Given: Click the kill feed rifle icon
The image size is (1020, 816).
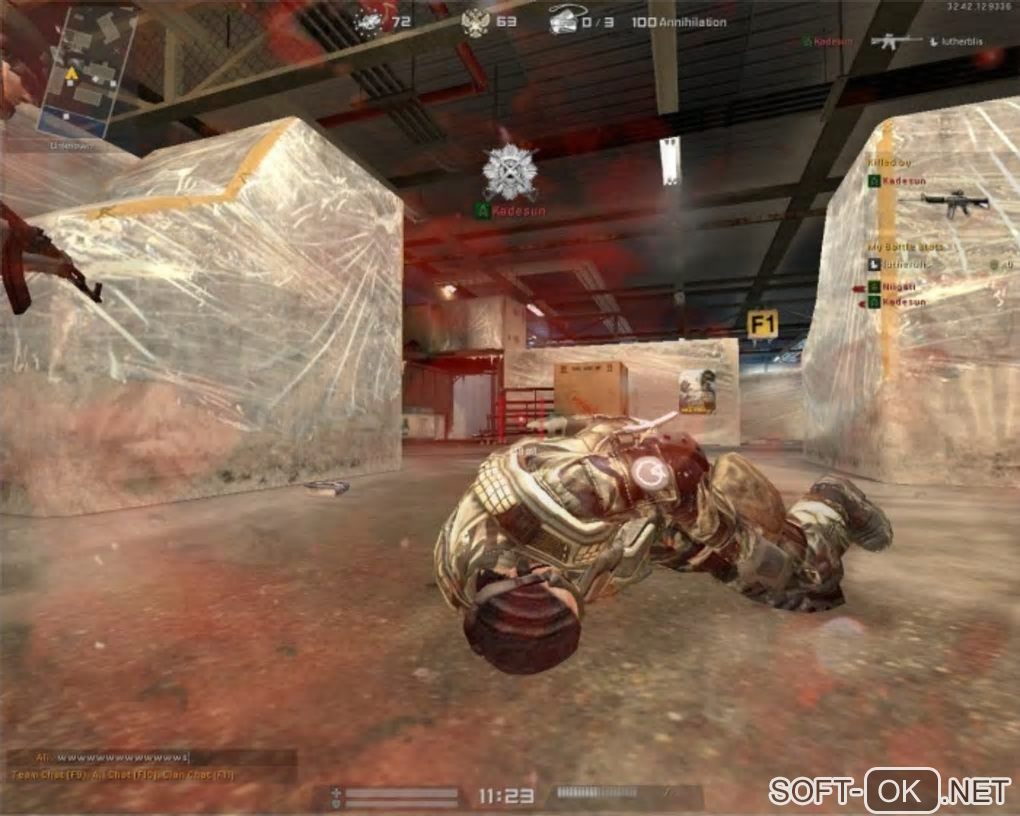Looking at the screenshot, I should coord(895,42).
